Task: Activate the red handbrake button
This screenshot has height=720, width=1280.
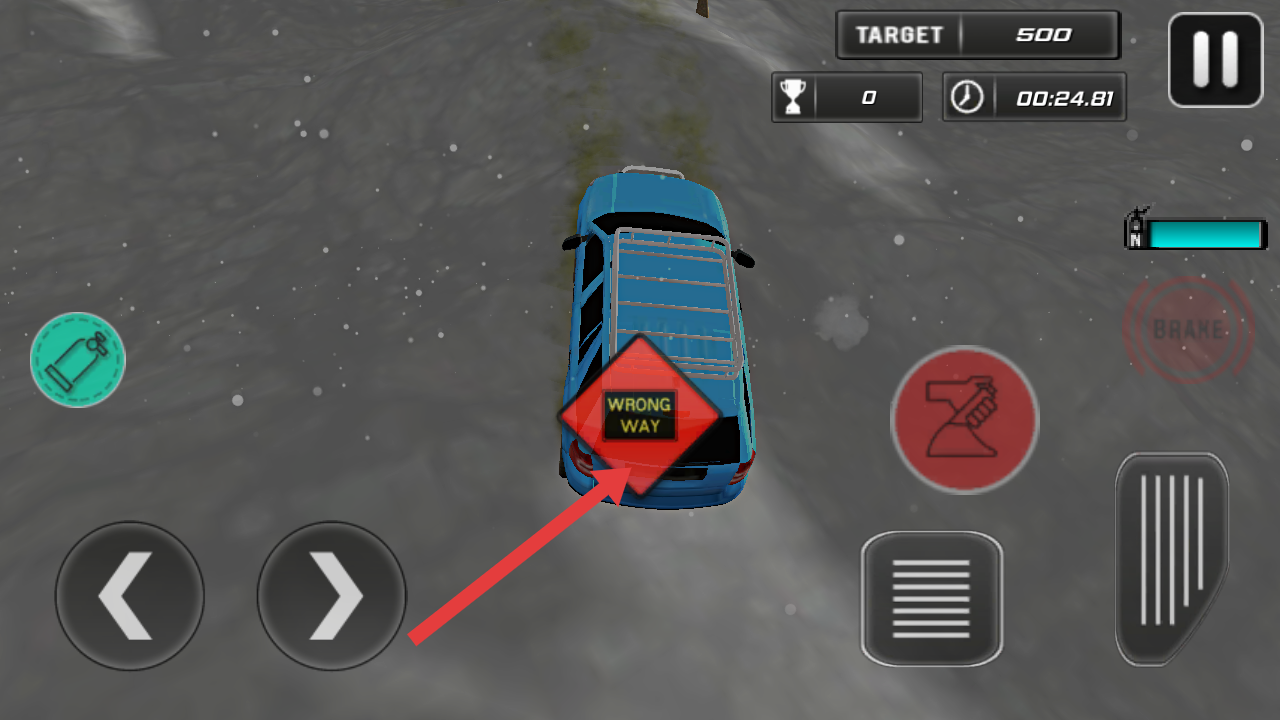Action: (964, 420)
